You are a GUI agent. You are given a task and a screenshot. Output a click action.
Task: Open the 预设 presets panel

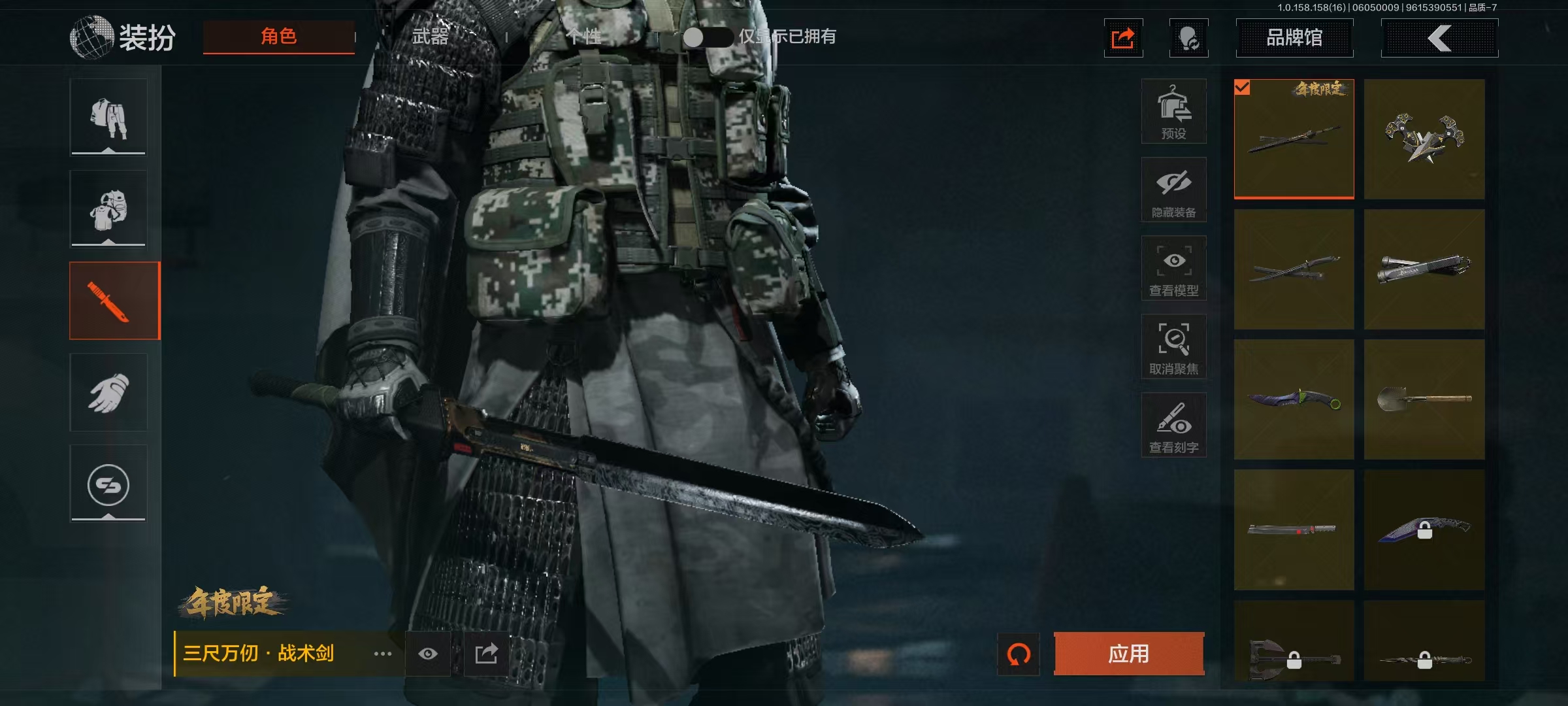pyautogui.click(x=1173, y=112)
